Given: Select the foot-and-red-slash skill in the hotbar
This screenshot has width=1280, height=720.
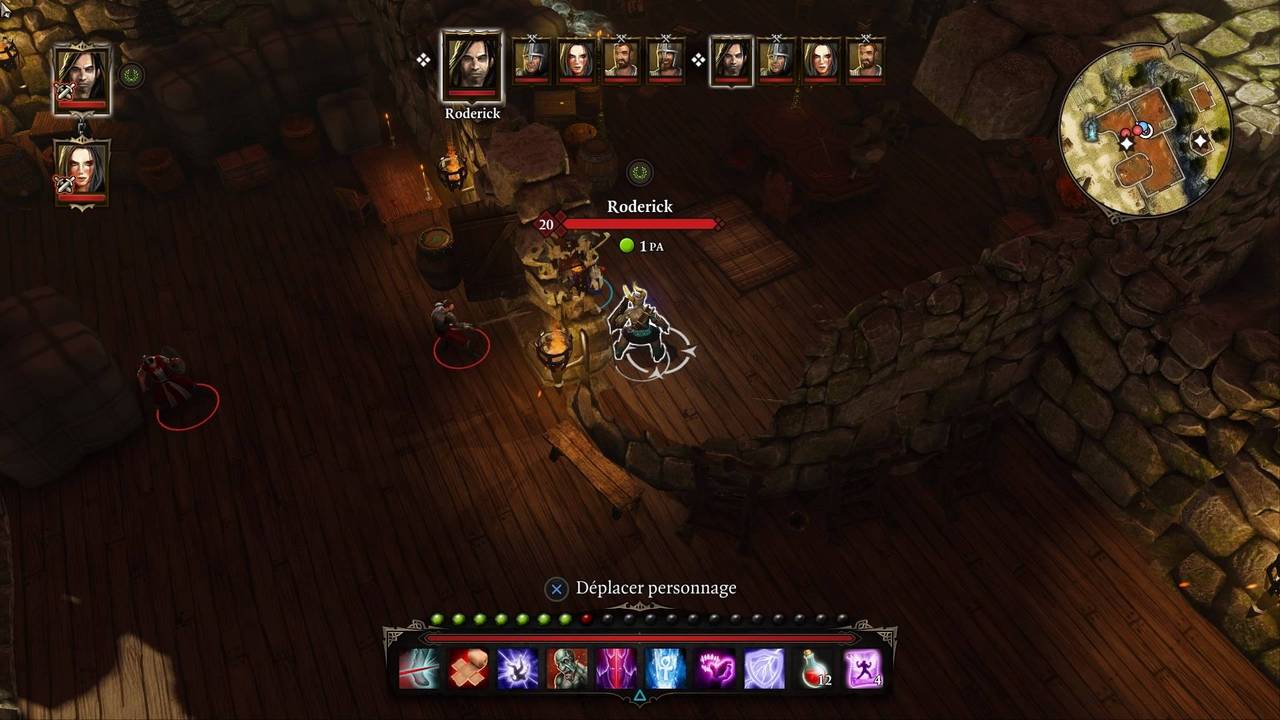Looking at the screenshot, I should pos(419,668).
